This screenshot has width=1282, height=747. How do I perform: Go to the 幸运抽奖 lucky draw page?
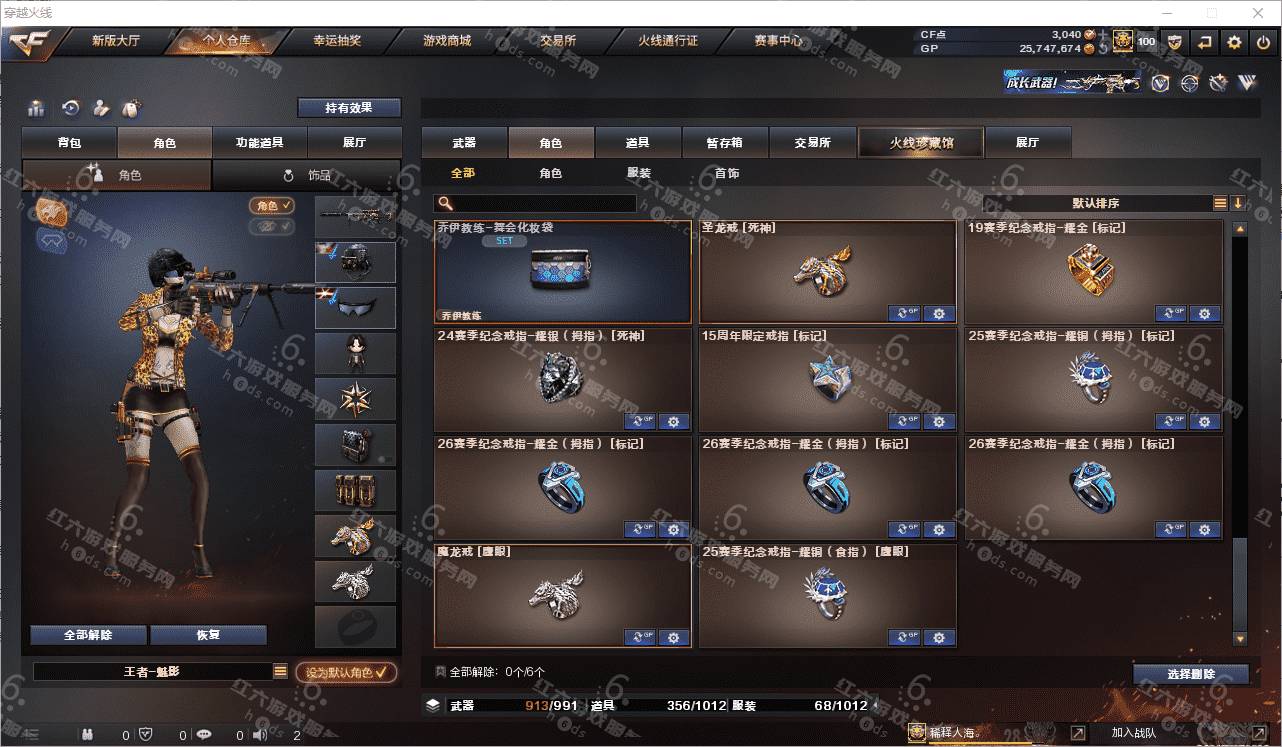click(337, 41)
